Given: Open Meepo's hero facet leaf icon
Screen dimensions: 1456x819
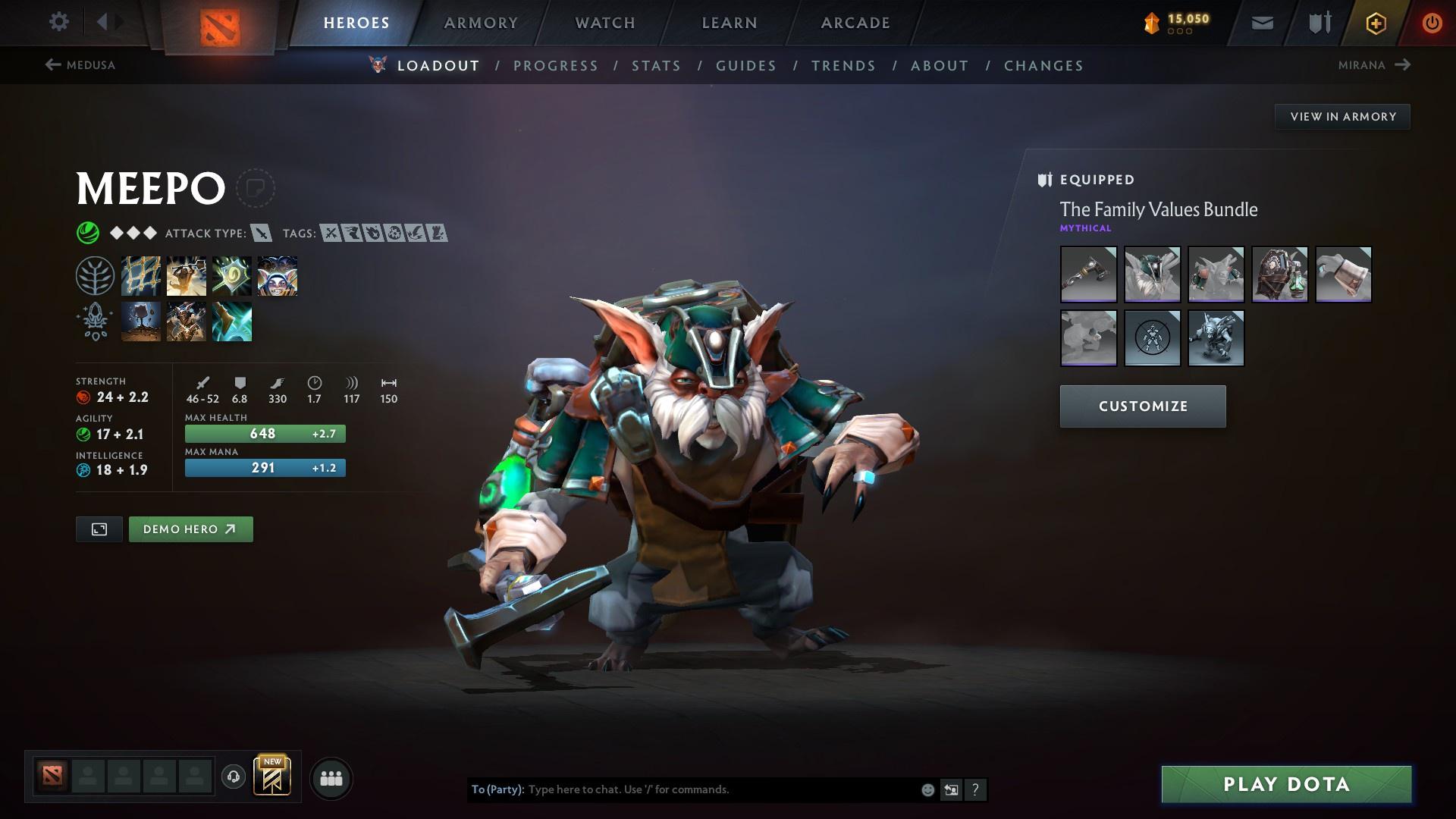Looking at the screenshot, I should point(95,275).
